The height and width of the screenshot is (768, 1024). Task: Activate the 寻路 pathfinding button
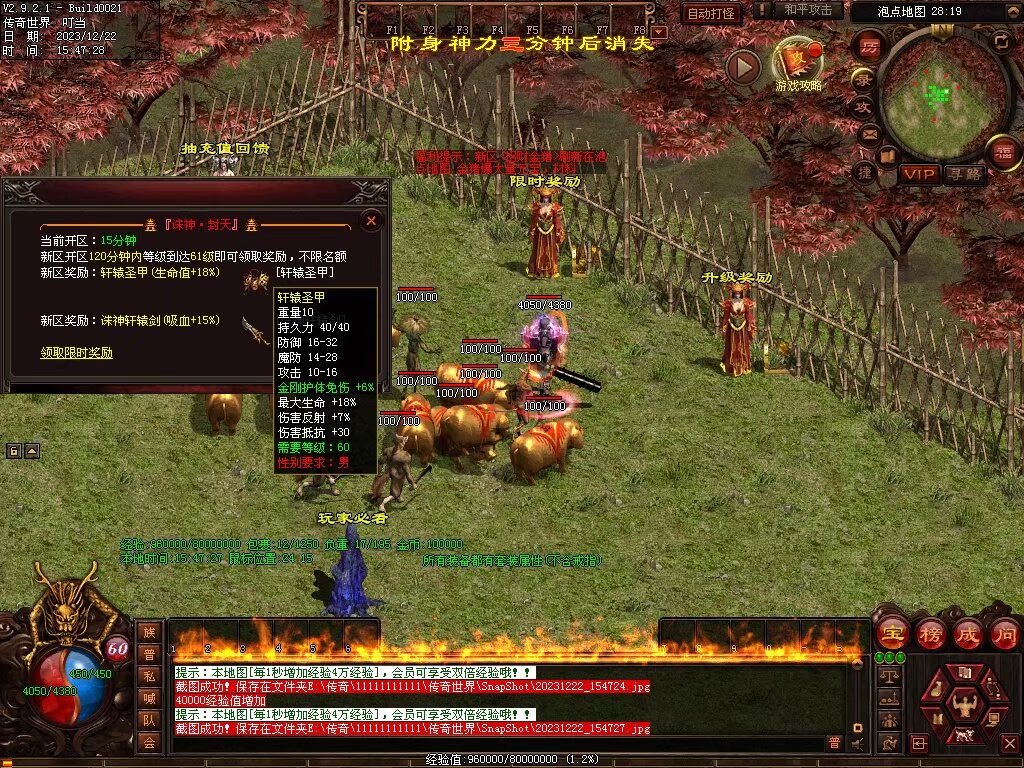[966, 173]
